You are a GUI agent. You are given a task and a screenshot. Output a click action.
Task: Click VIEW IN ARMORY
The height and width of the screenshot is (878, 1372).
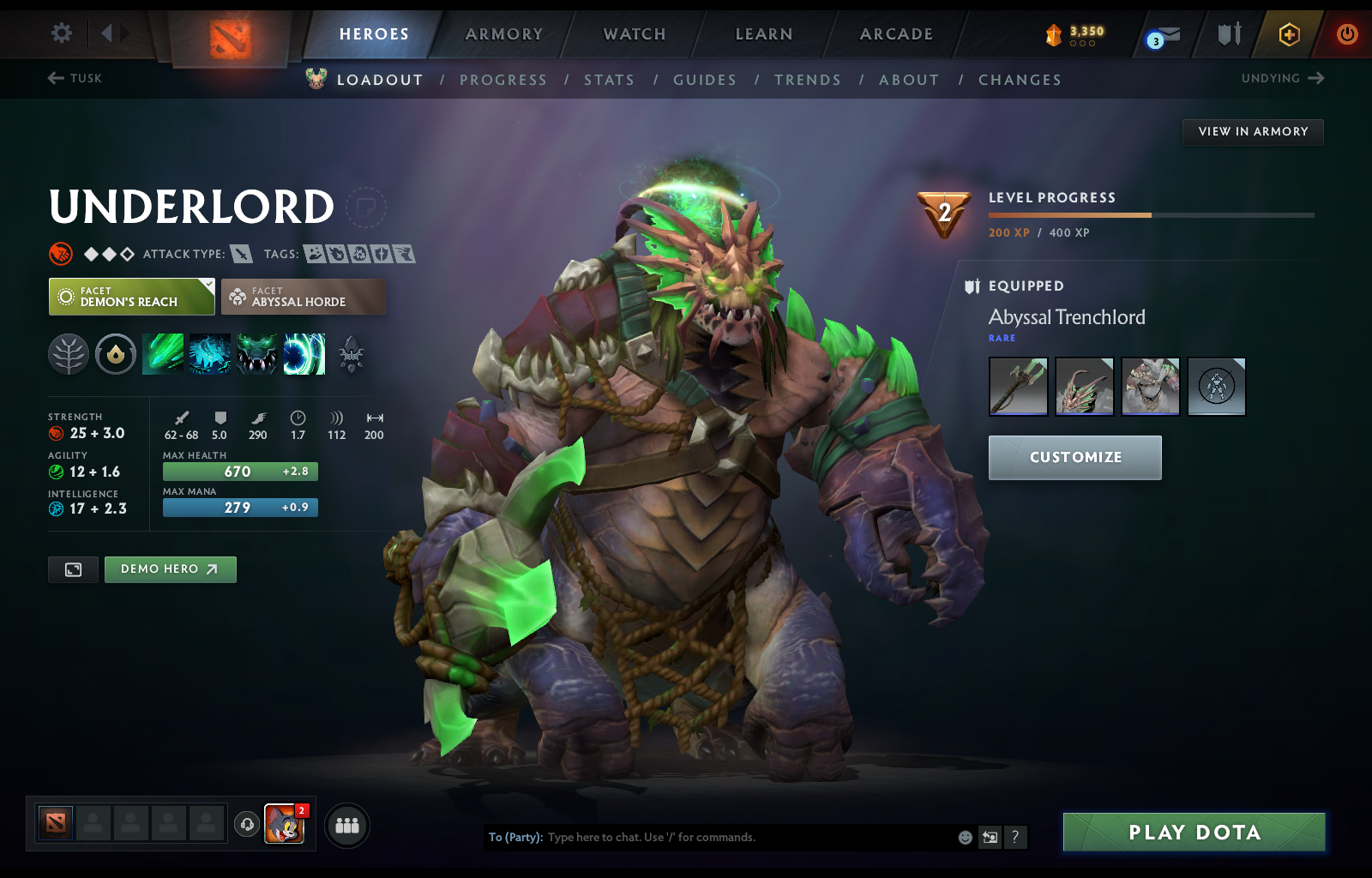pos(1253,132)
